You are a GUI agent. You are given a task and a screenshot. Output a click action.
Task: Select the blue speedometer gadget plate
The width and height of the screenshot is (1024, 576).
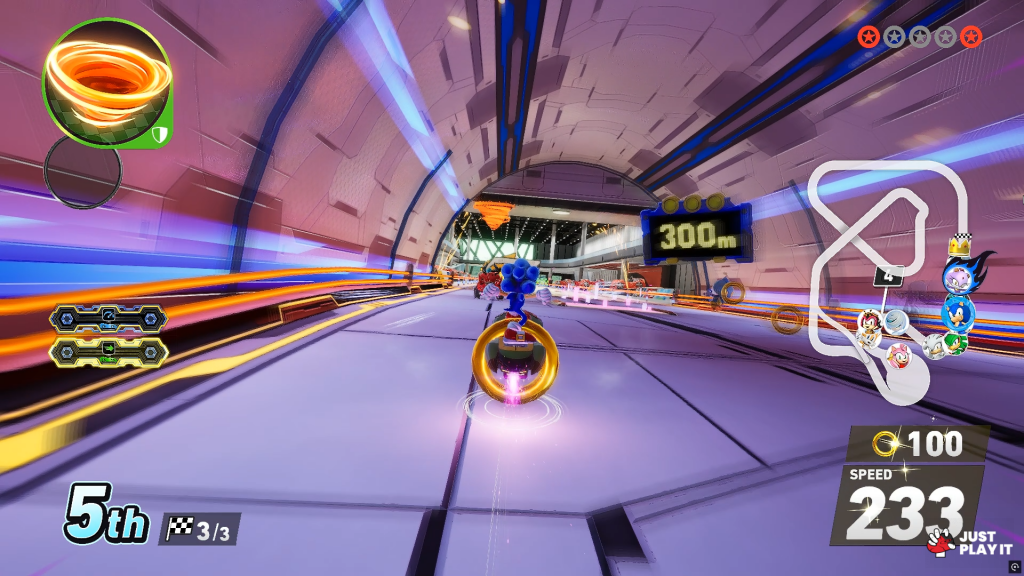point(108,319)
